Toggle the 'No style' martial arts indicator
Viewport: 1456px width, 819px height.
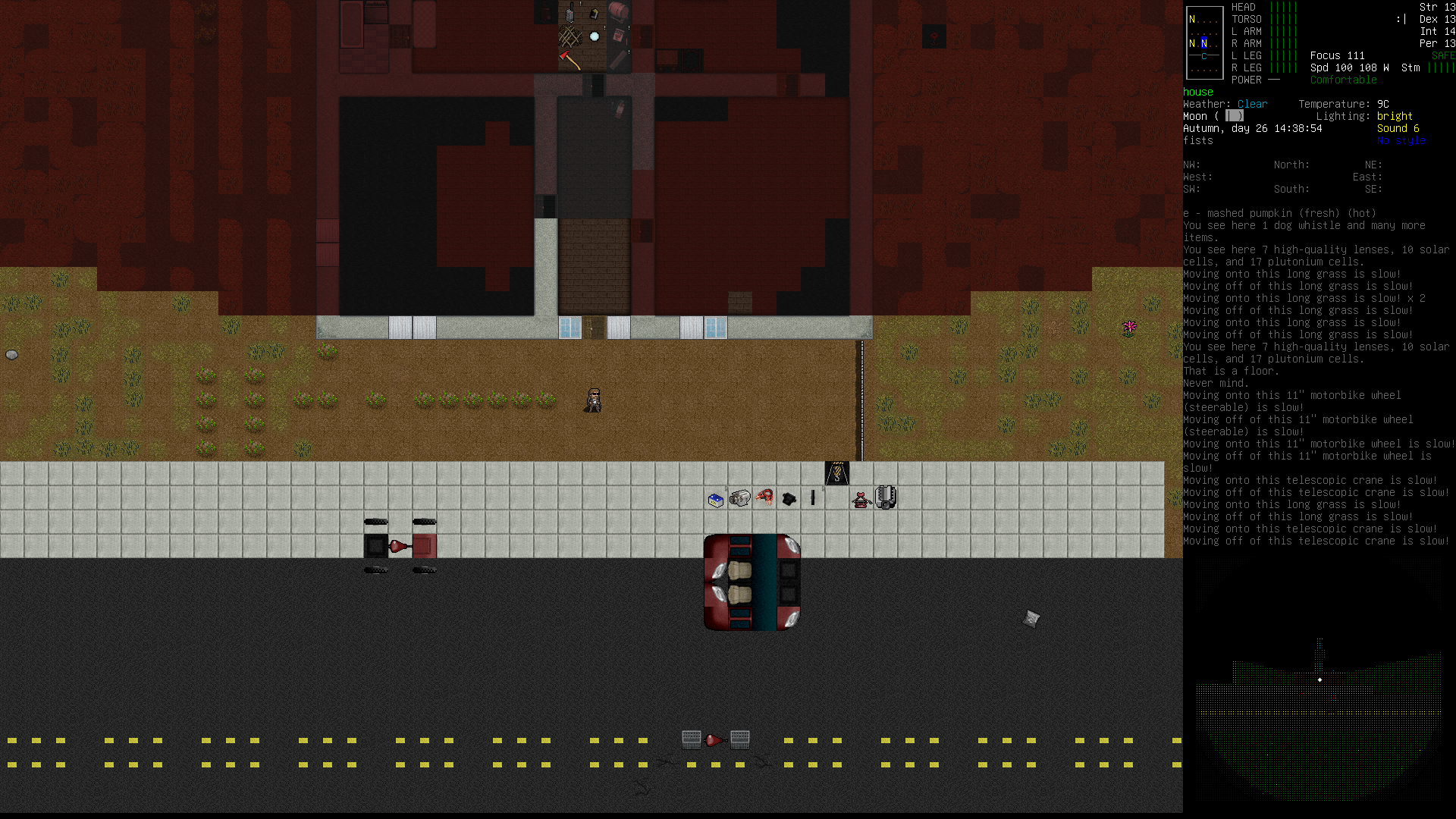tap(1401, 140)
